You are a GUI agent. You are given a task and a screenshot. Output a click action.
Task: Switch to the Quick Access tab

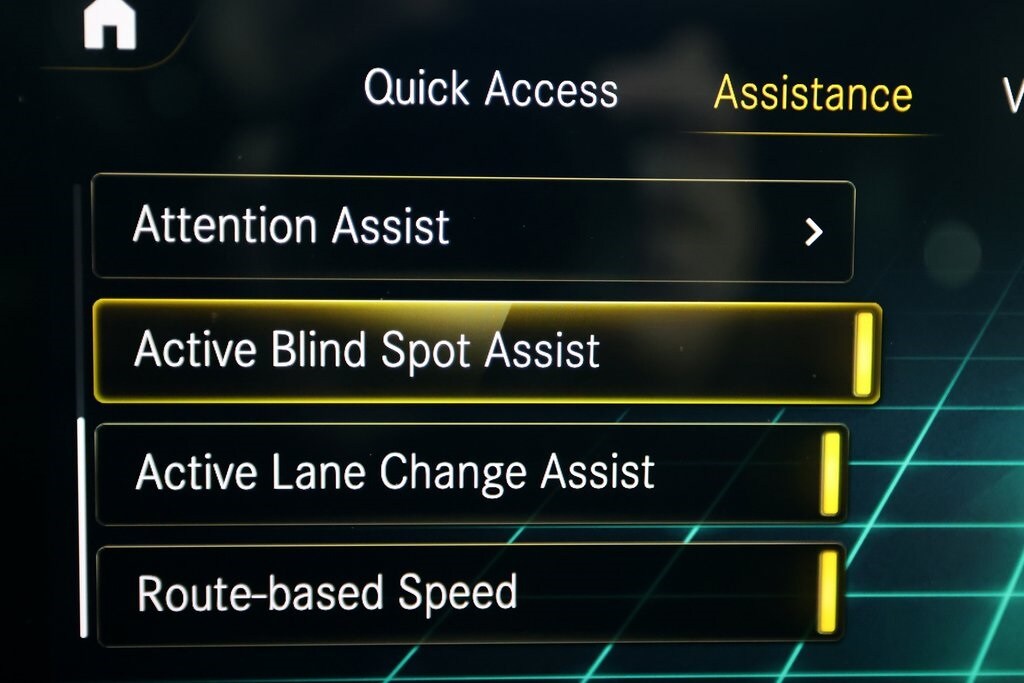tap(491, 90)
